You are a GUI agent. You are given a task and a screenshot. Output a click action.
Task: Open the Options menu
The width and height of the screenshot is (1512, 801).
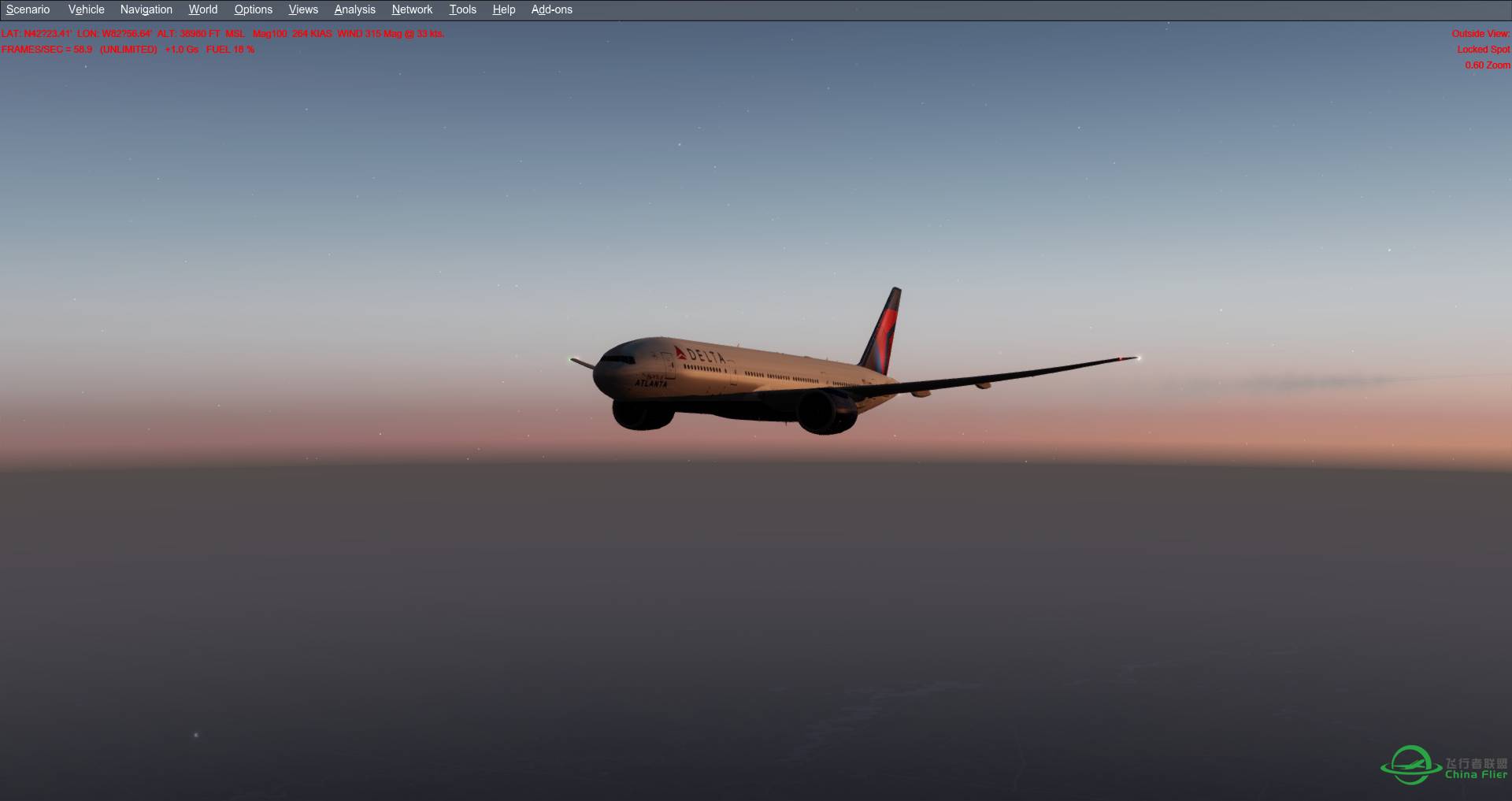click(253, 9)
